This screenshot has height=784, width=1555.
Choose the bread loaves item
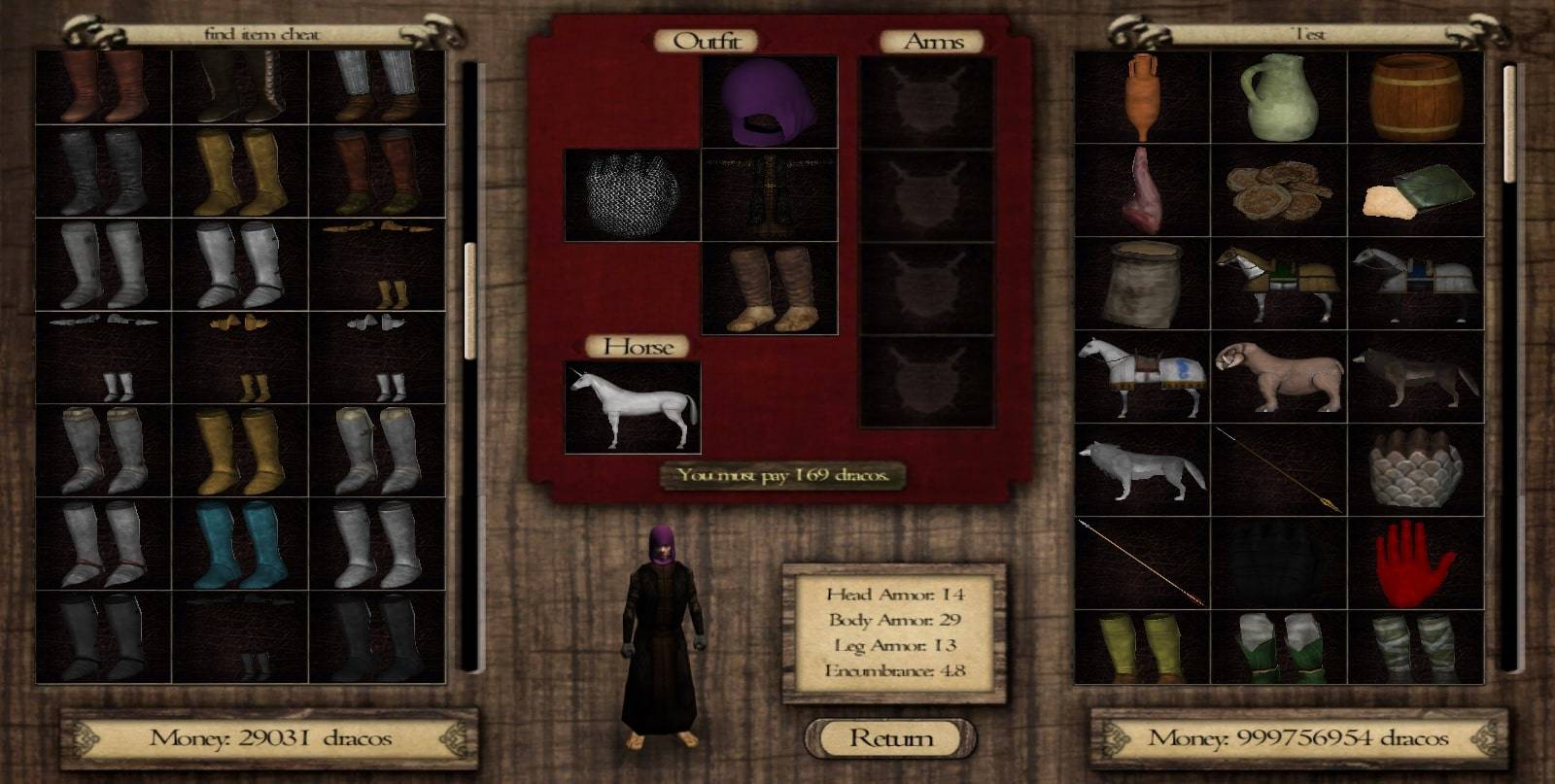[x=1278, y=190]
